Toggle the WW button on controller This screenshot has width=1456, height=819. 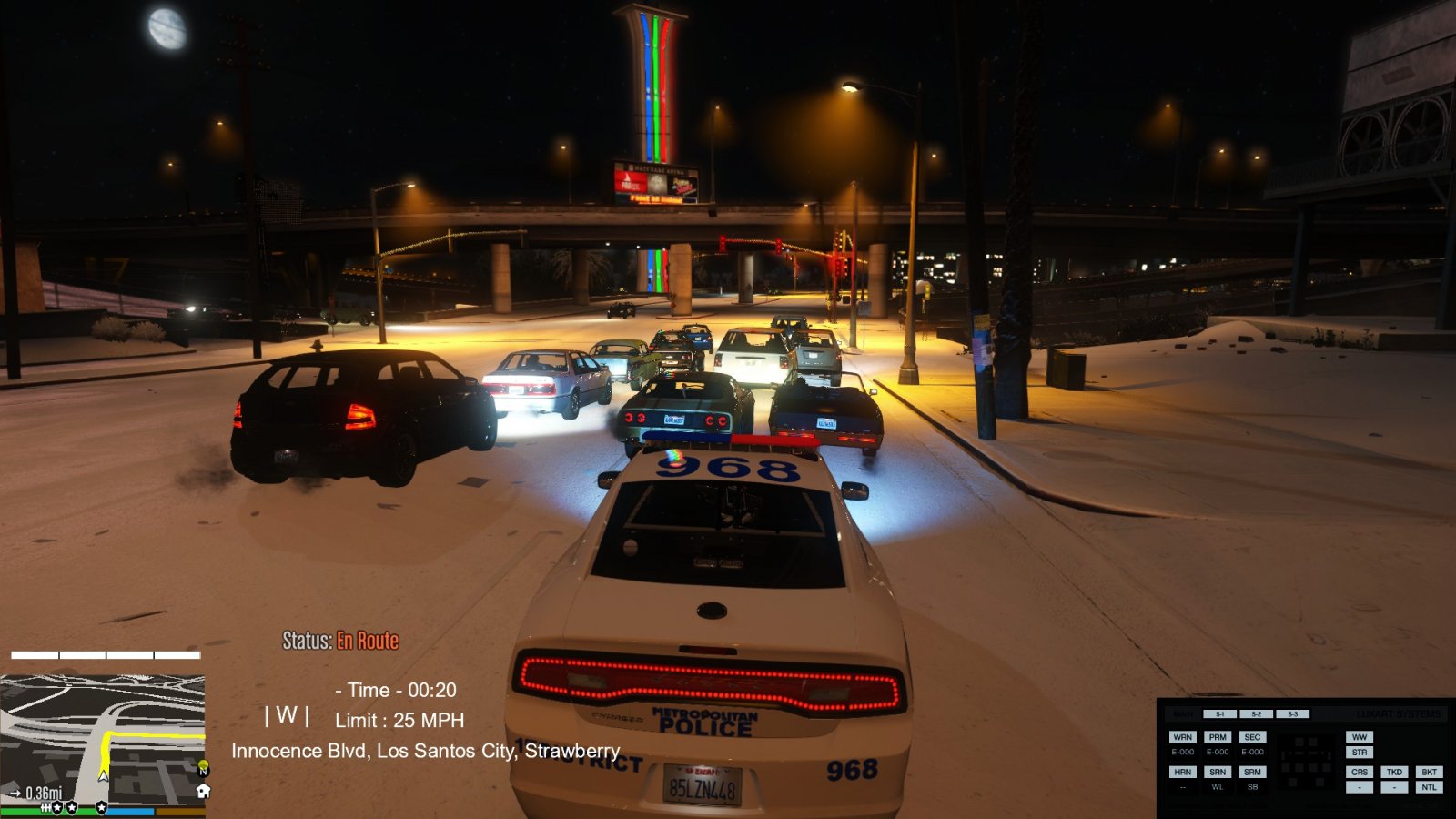[x=1360, y=737]
